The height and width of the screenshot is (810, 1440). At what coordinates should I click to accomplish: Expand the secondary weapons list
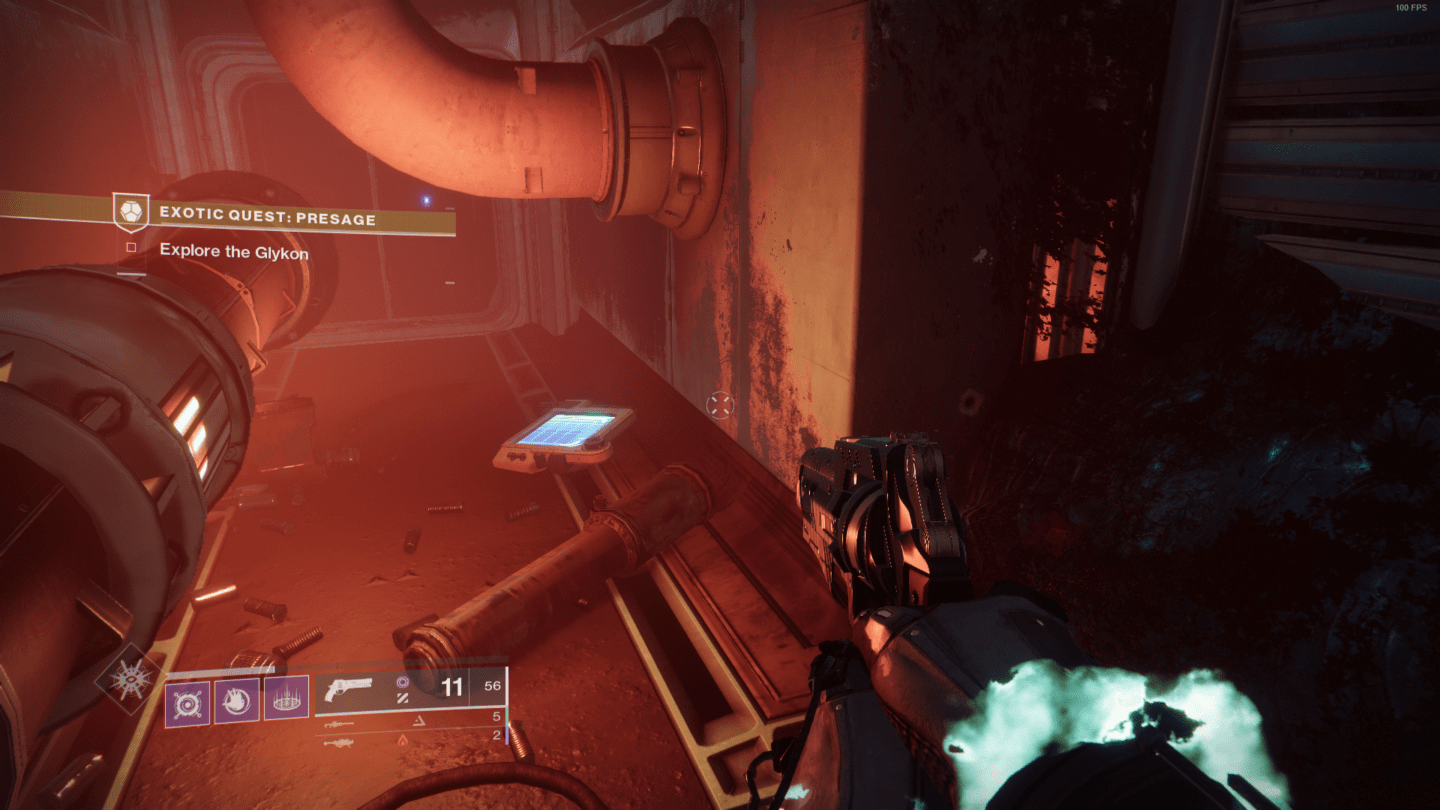400,722
